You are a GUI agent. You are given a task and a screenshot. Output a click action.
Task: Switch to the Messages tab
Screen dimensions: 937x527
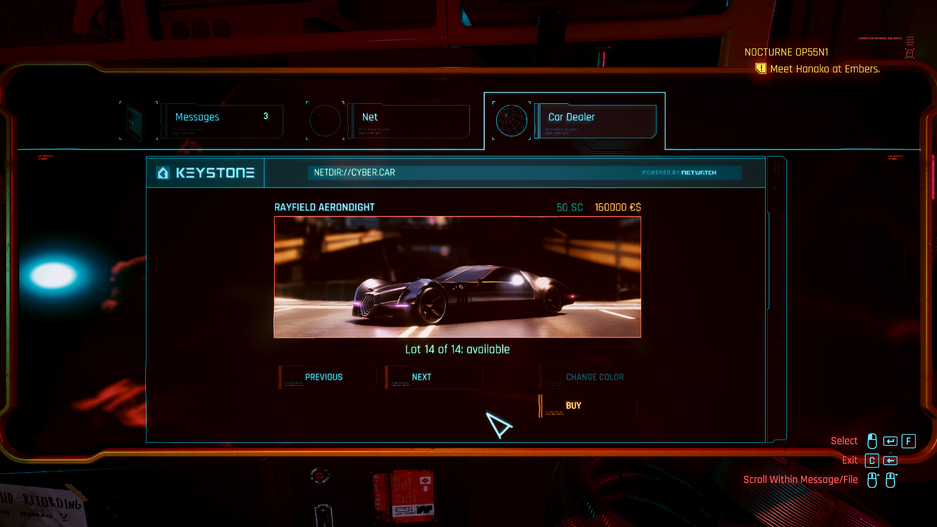tap(222, 120)
